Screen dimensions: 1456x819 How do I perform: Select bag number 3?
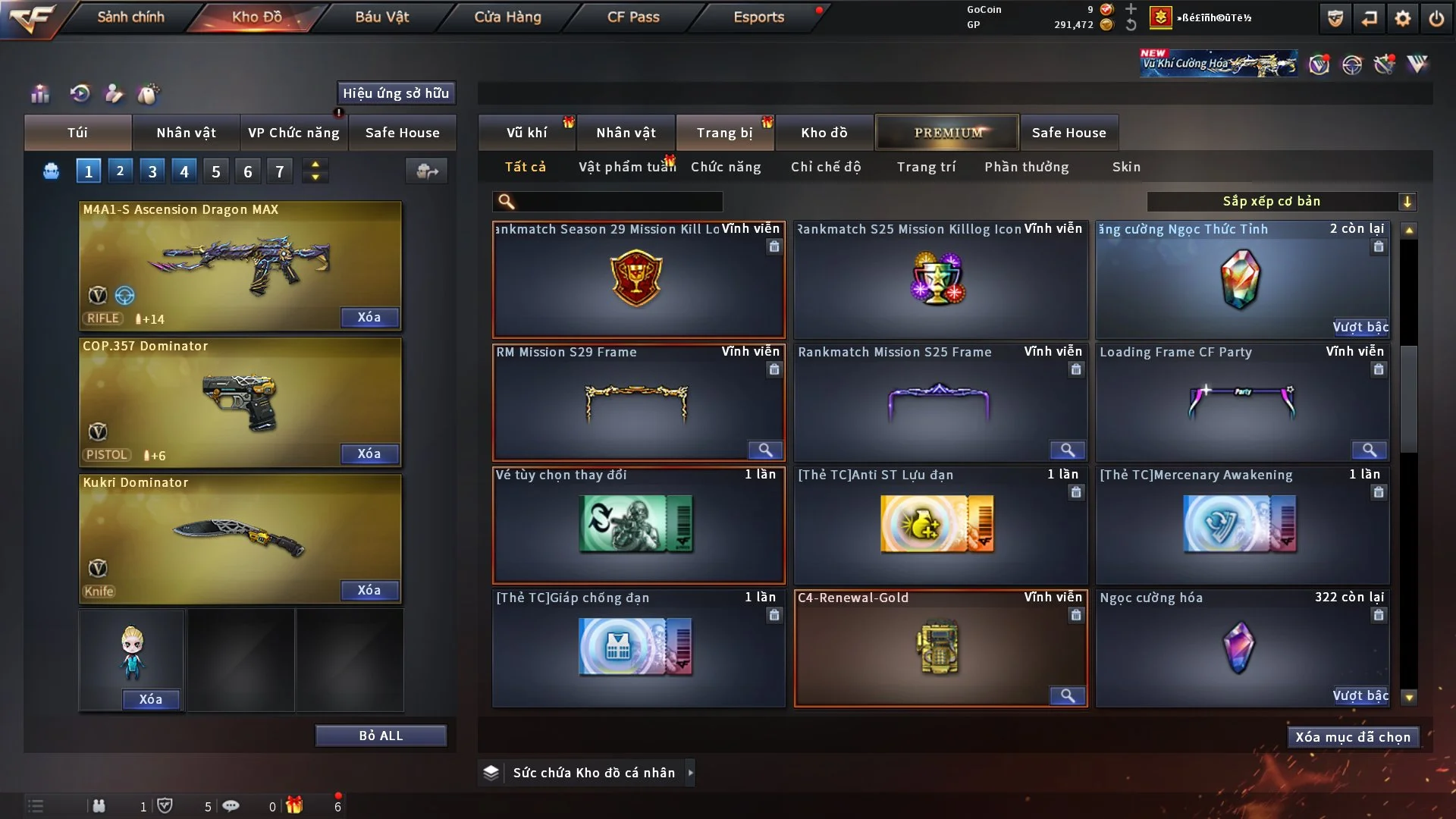point(152,171)
